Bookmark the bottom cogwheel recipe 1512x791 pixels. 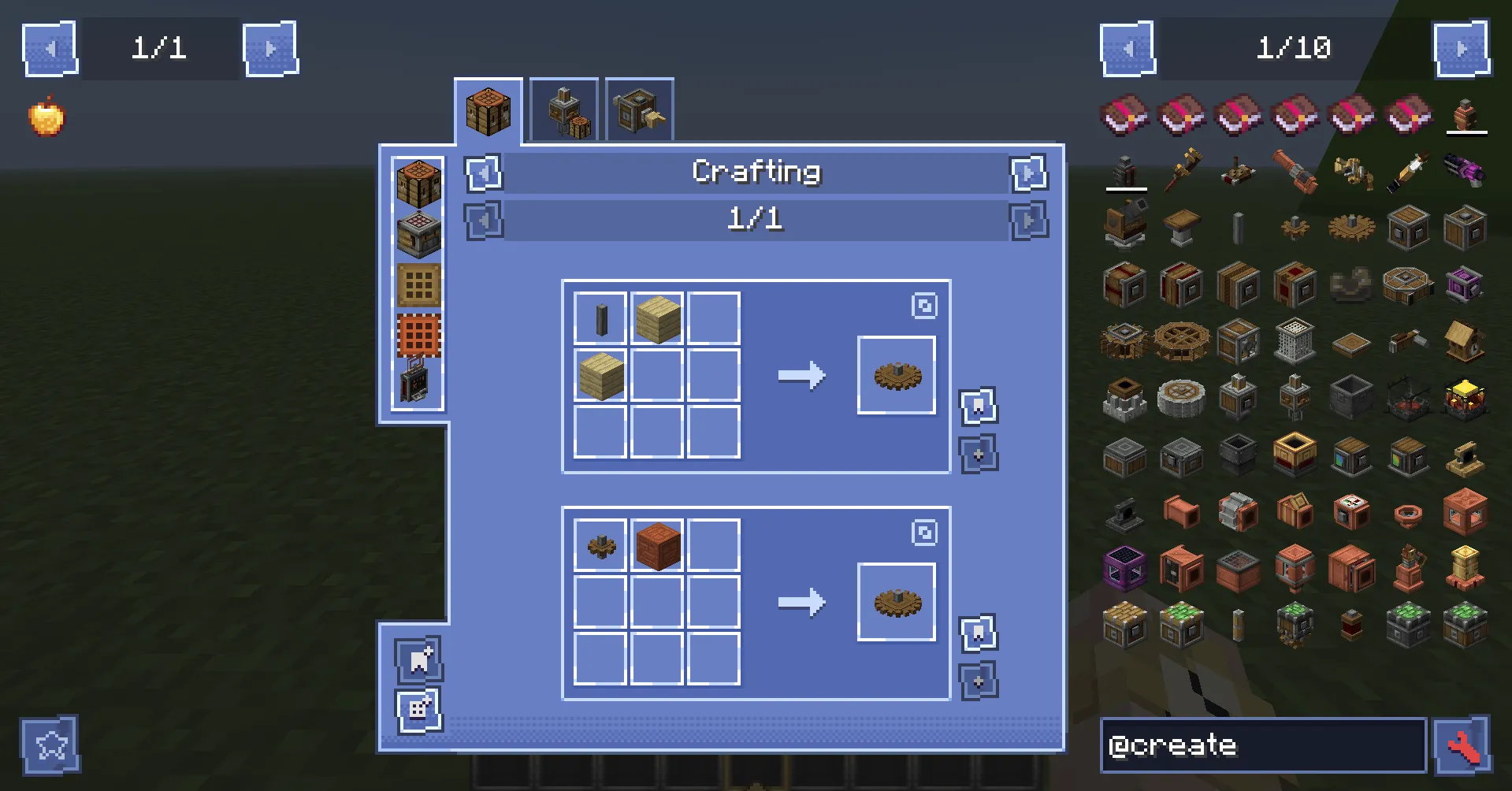tap(978, 633)
